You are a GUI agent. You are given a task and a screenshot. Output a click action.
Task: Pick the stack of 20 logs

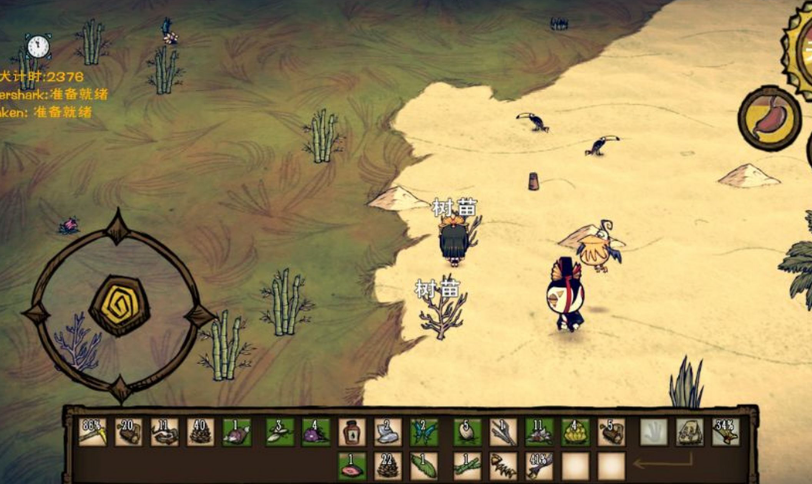coord(128,432)
